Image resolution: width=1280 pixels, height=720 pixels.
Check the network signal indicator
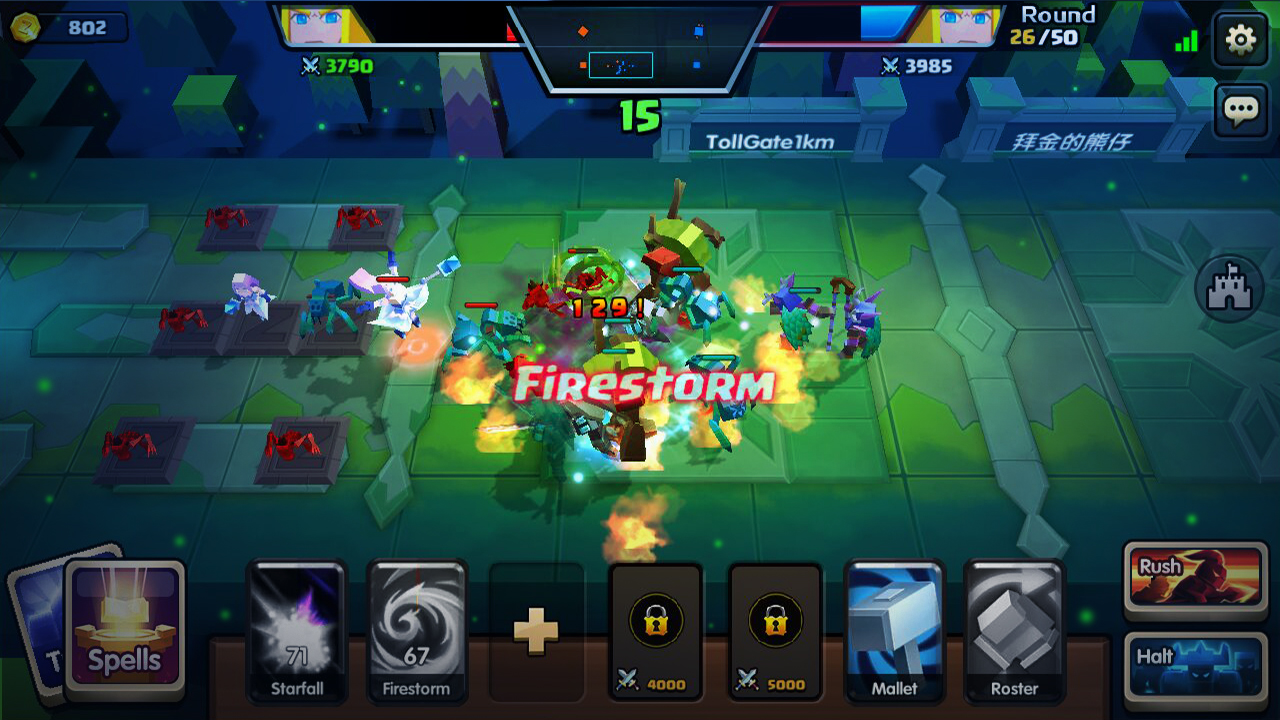(1185, 40)
